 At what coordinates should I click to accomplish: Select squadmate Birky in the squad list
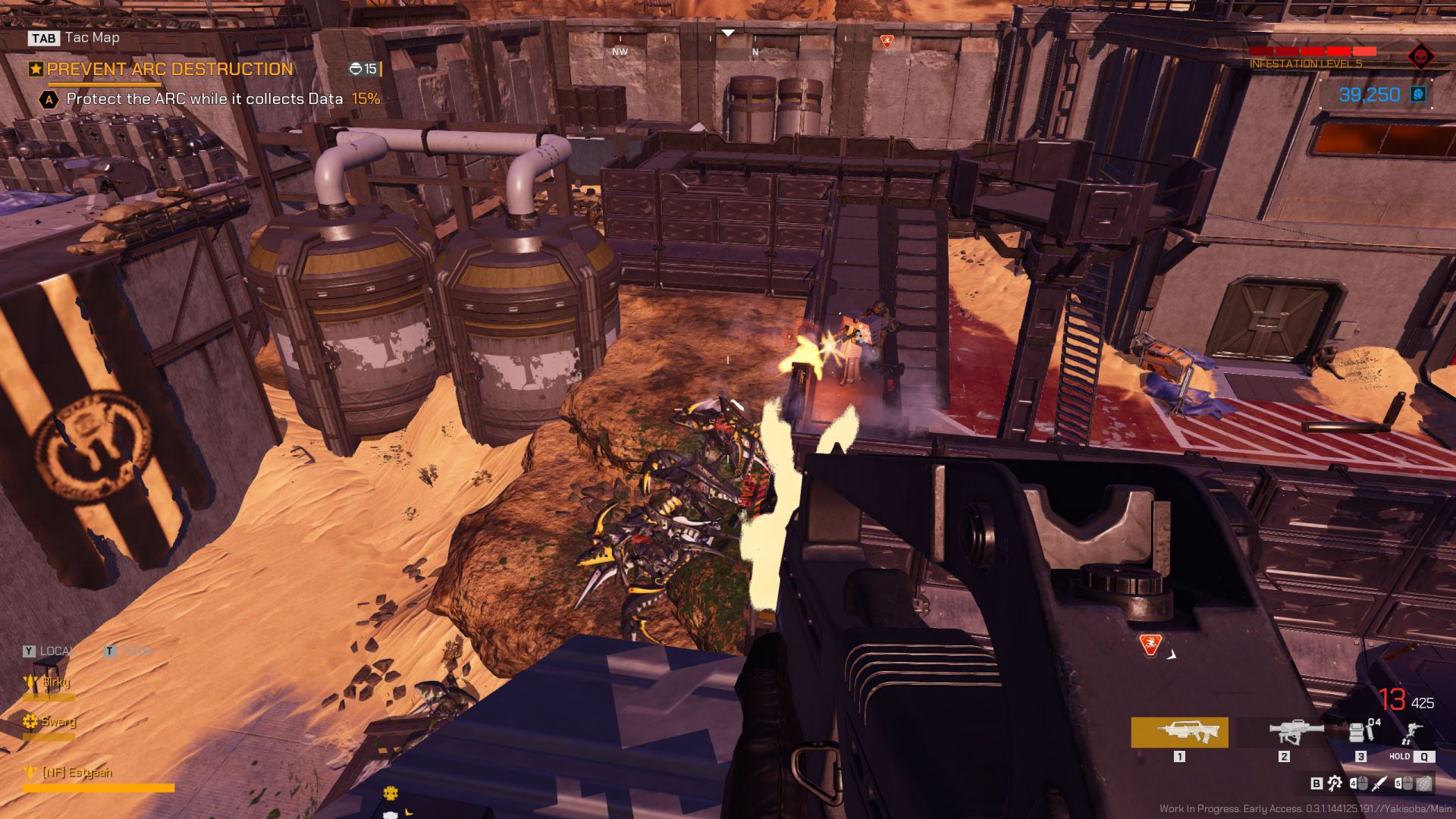click(x=55, y=682)
